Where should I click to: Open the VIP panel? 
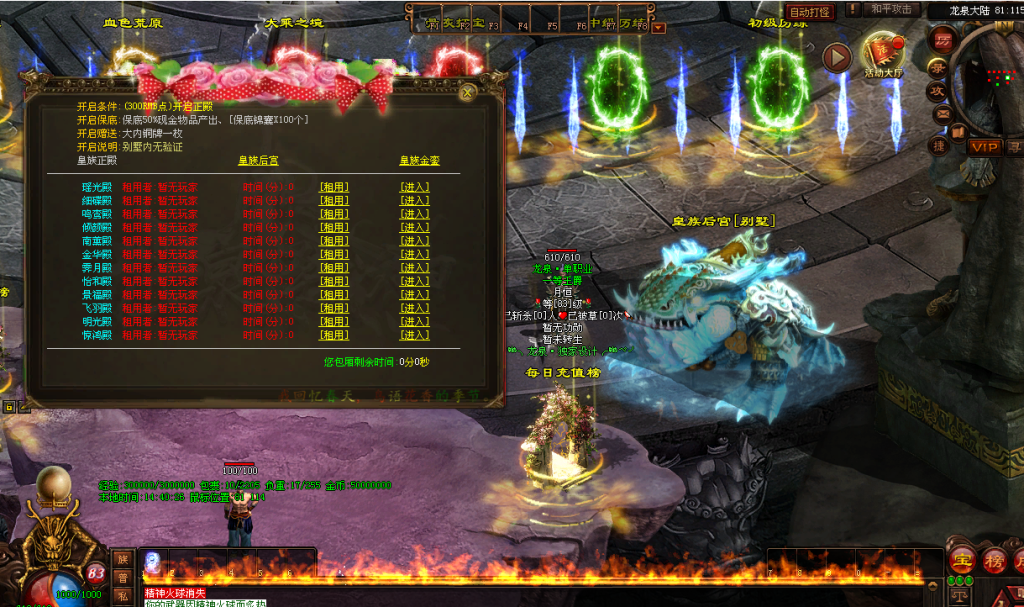983,147
